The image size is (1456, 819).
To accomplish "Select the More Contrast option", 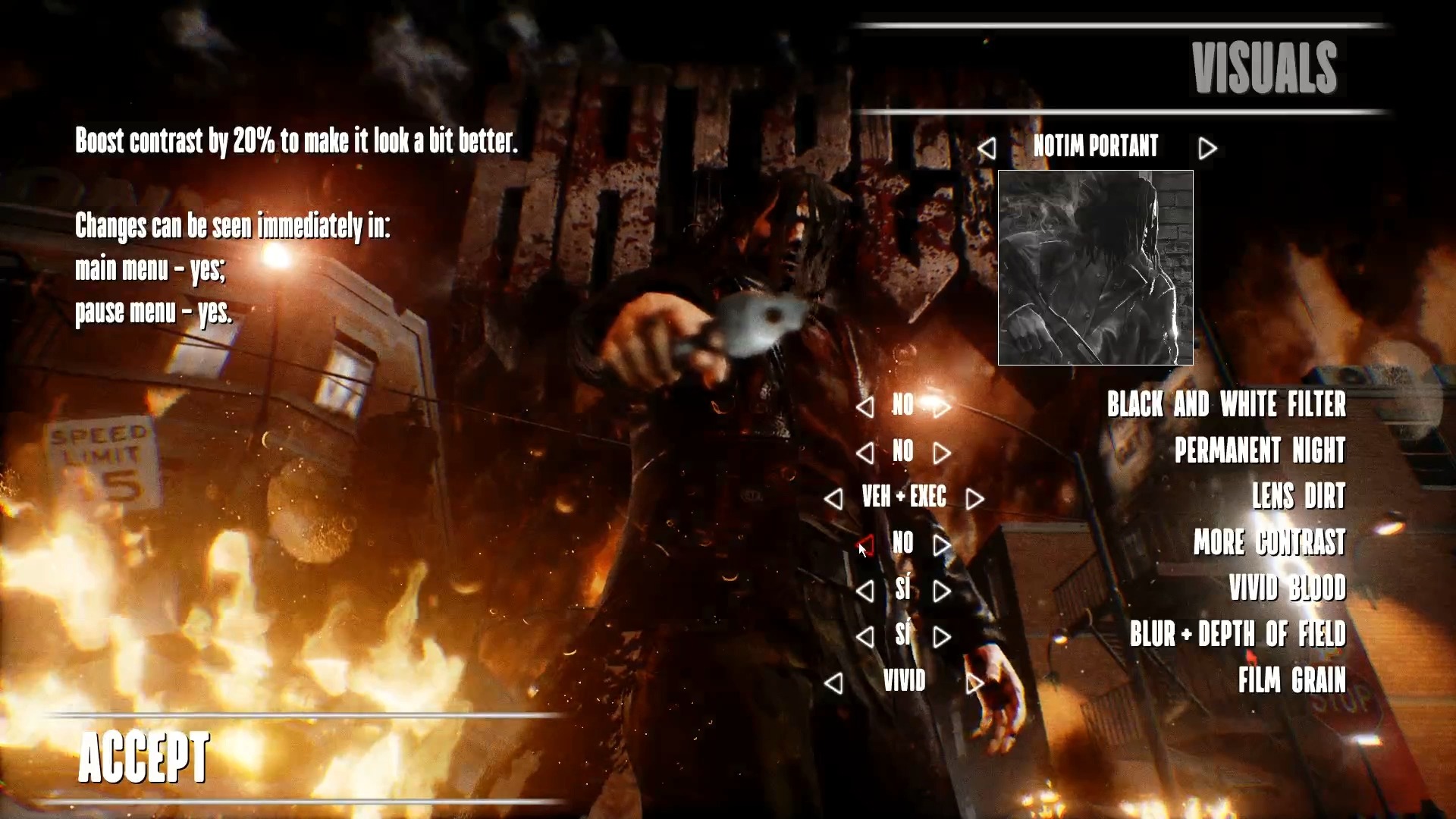I will click(1269, 543).
